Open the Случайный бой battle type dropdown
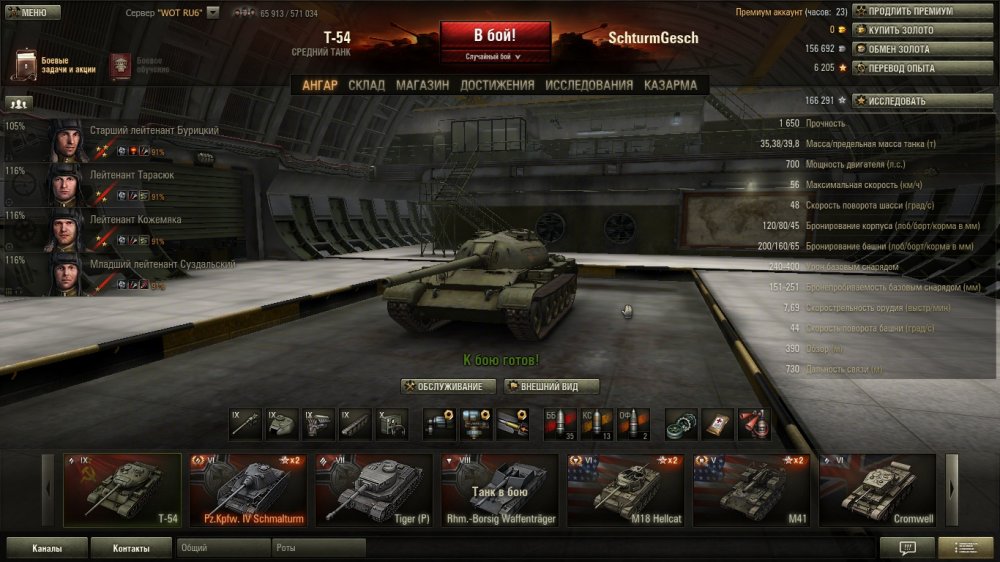1000x562 pixels. 494,57
